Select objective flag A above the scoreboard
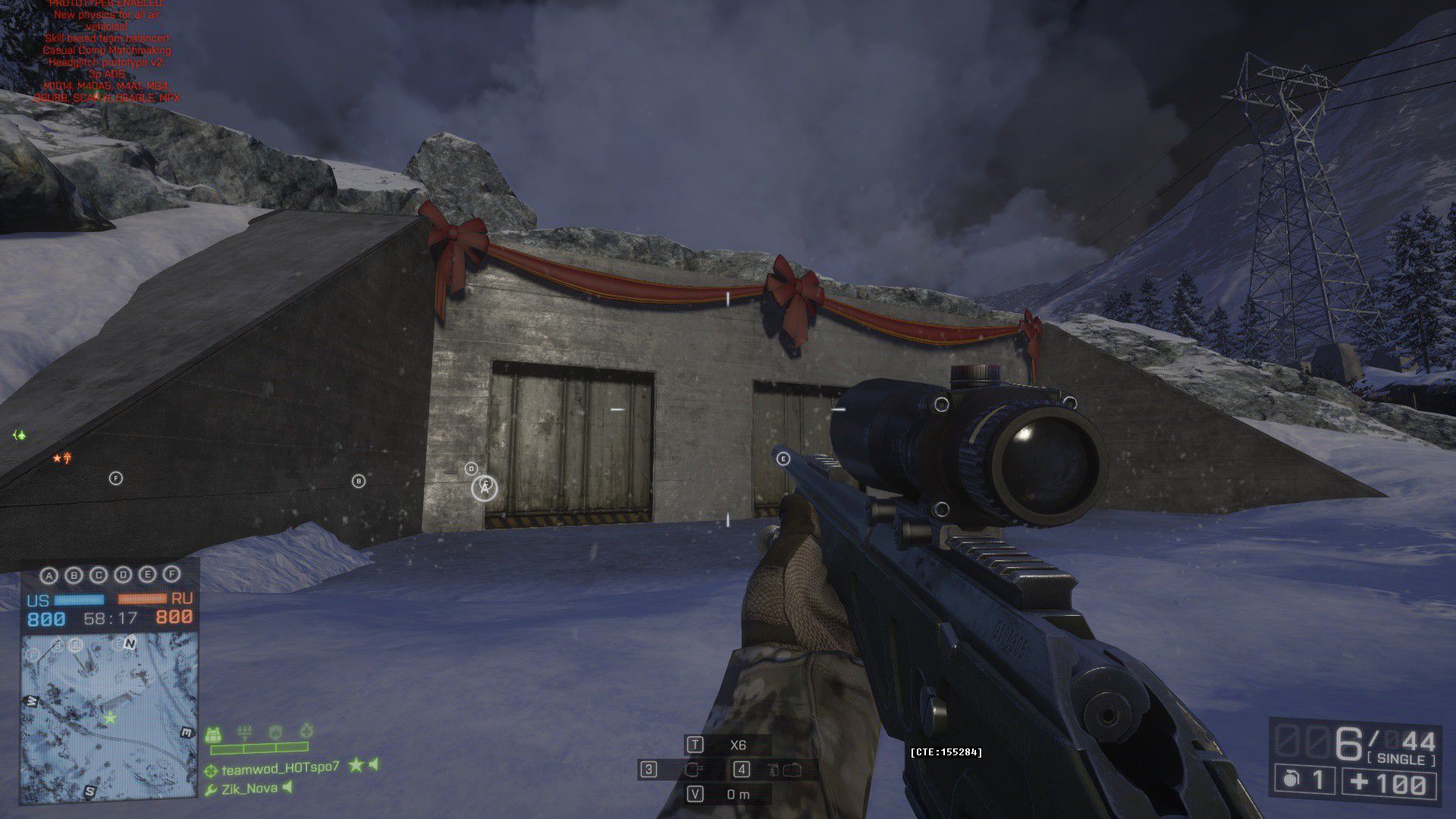The width and height of the screenshot is (1456, 819). 49,576
